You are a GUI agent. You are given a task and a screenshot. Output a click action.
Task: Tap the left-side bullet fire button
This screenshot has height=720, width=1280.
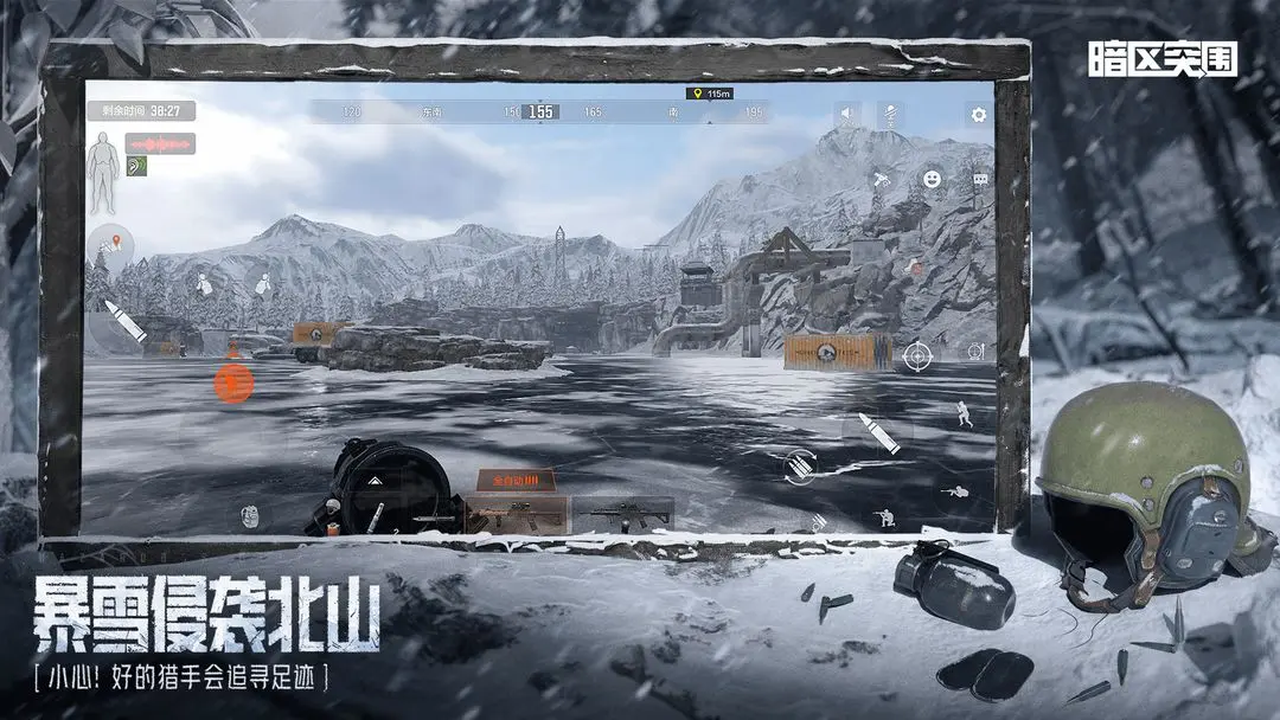click(124, 321)
